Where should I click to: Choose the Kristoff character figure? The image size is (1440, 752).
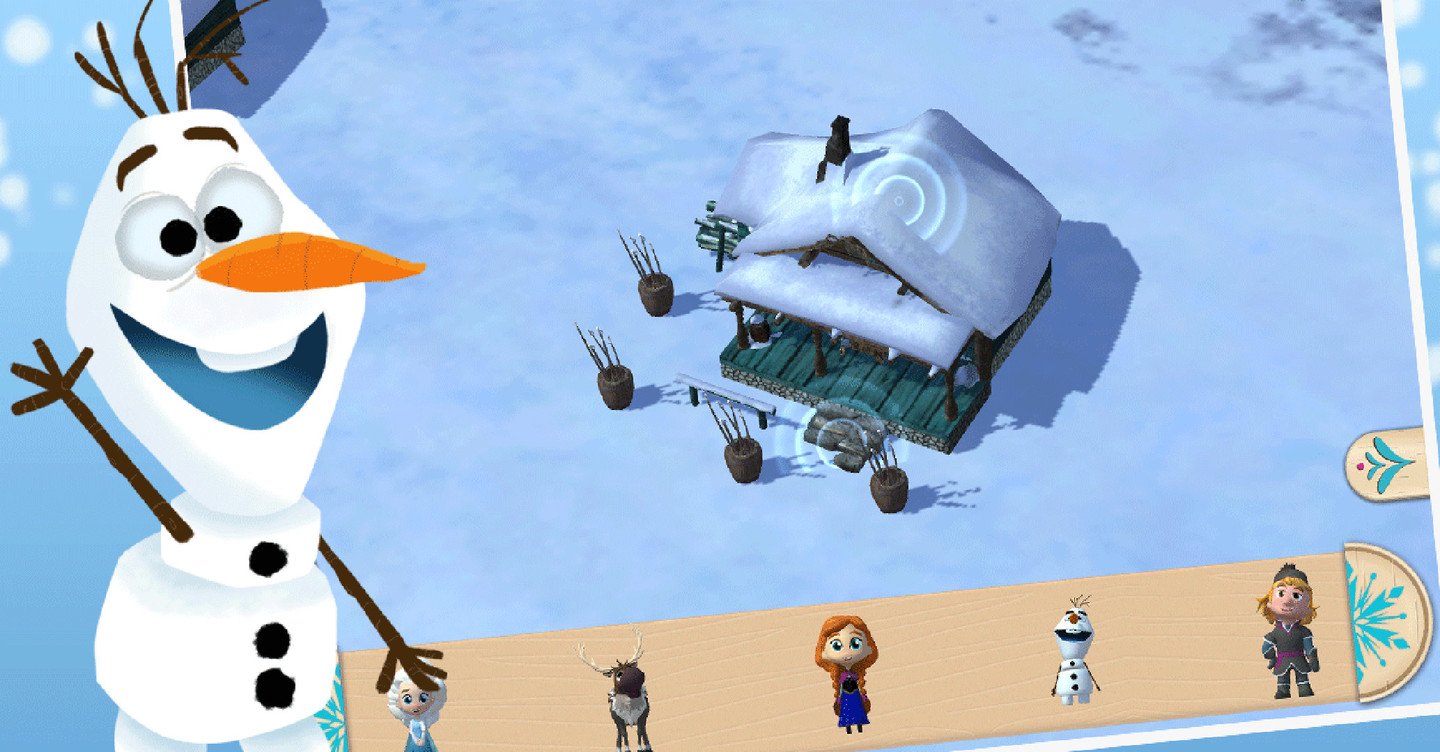coord(1288,631)
